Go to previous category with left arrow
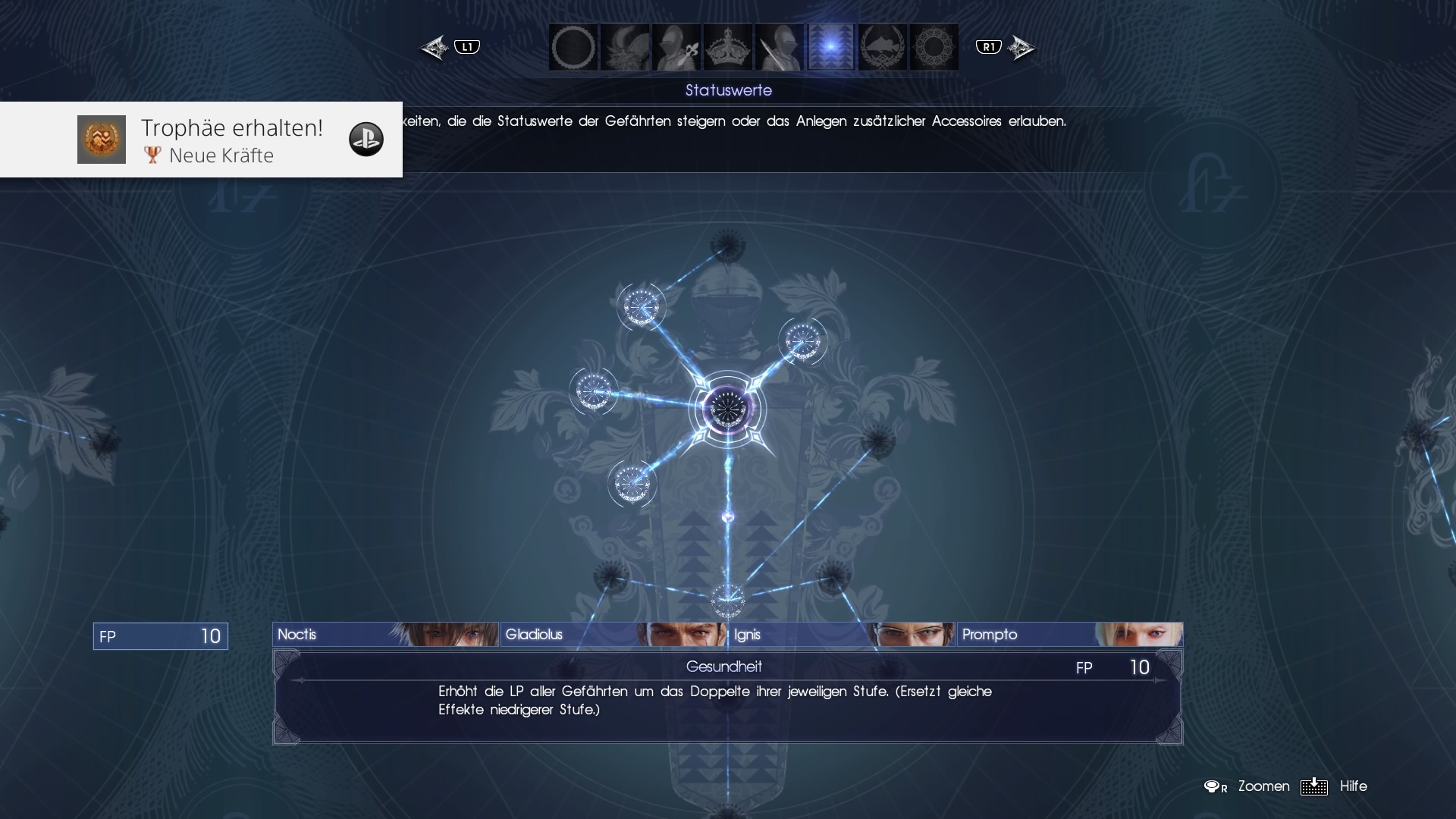Screen dimensions: 1456x819 (435, 48)
